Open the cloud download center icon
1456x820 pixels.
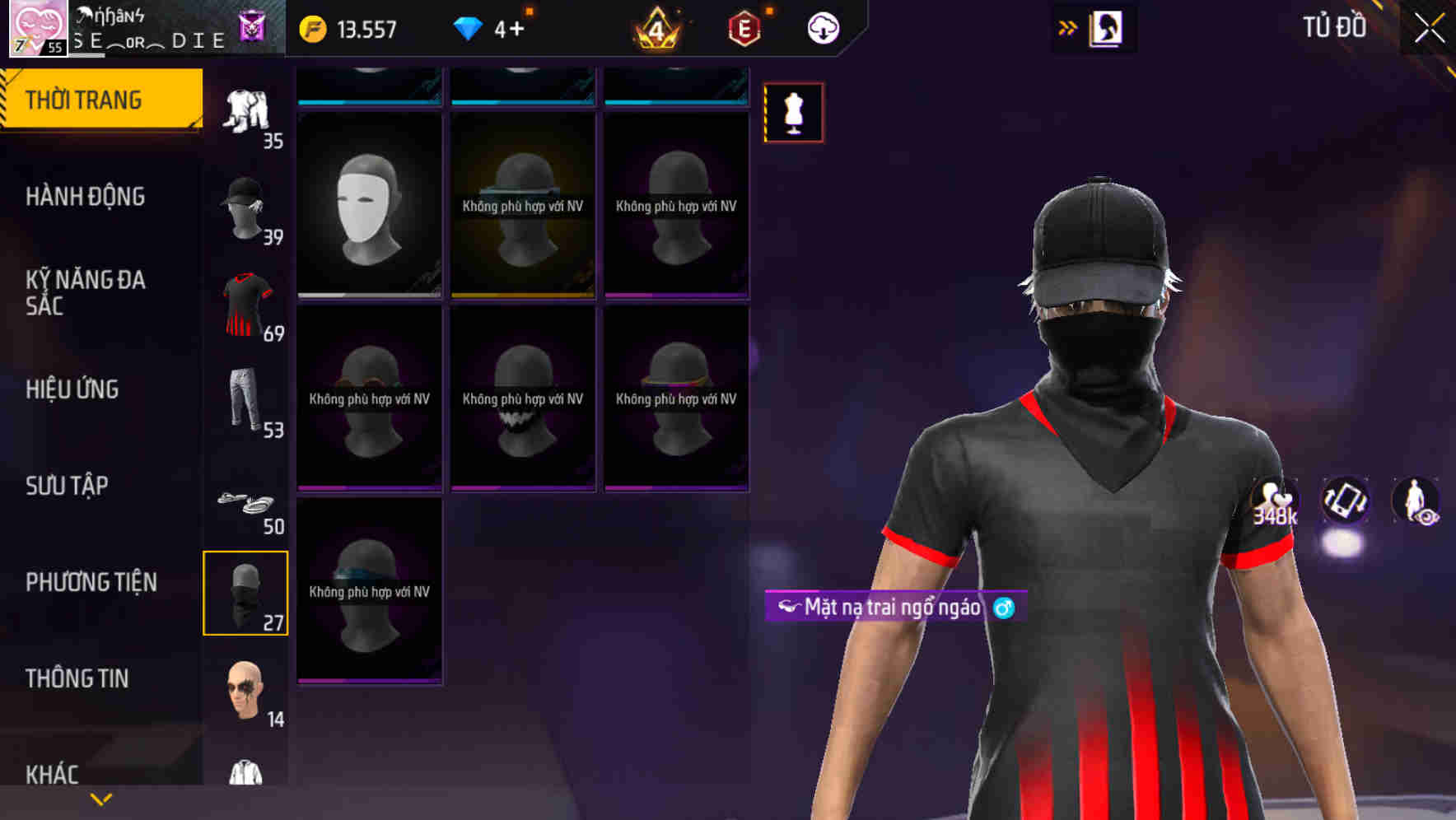click(x=824, y=27)
